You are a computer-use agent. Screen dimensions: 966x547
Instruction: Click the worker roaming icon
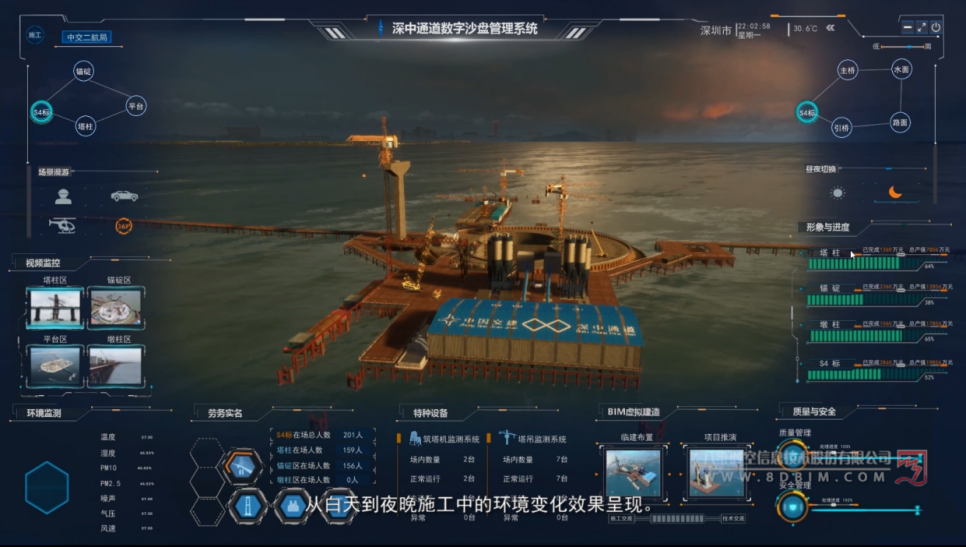click(63, 196)
